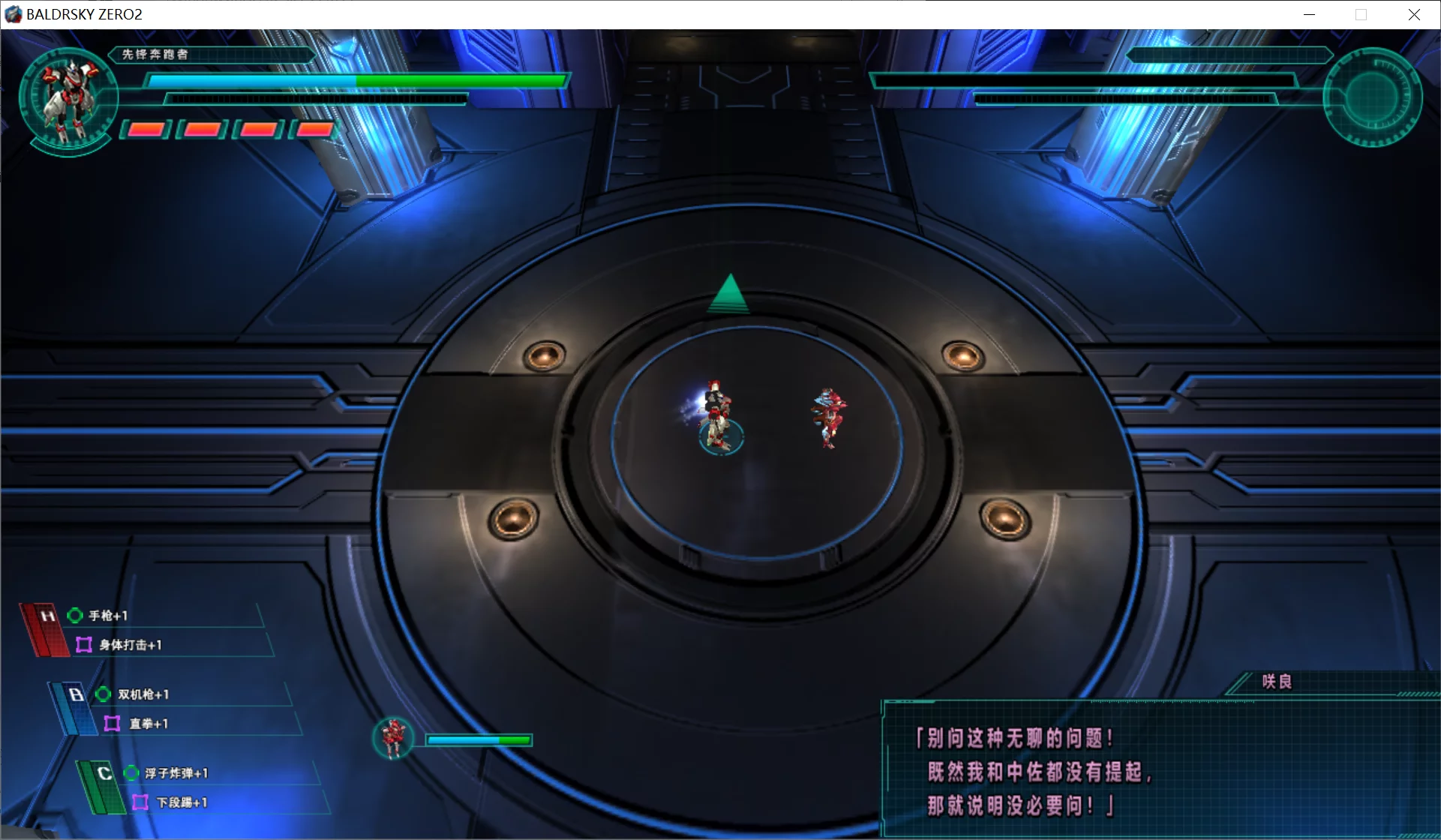Click the red H weapon slot badge
The height and width of the screenshot is (840, 1441).
pyautogui.click(x=47, y=615)
